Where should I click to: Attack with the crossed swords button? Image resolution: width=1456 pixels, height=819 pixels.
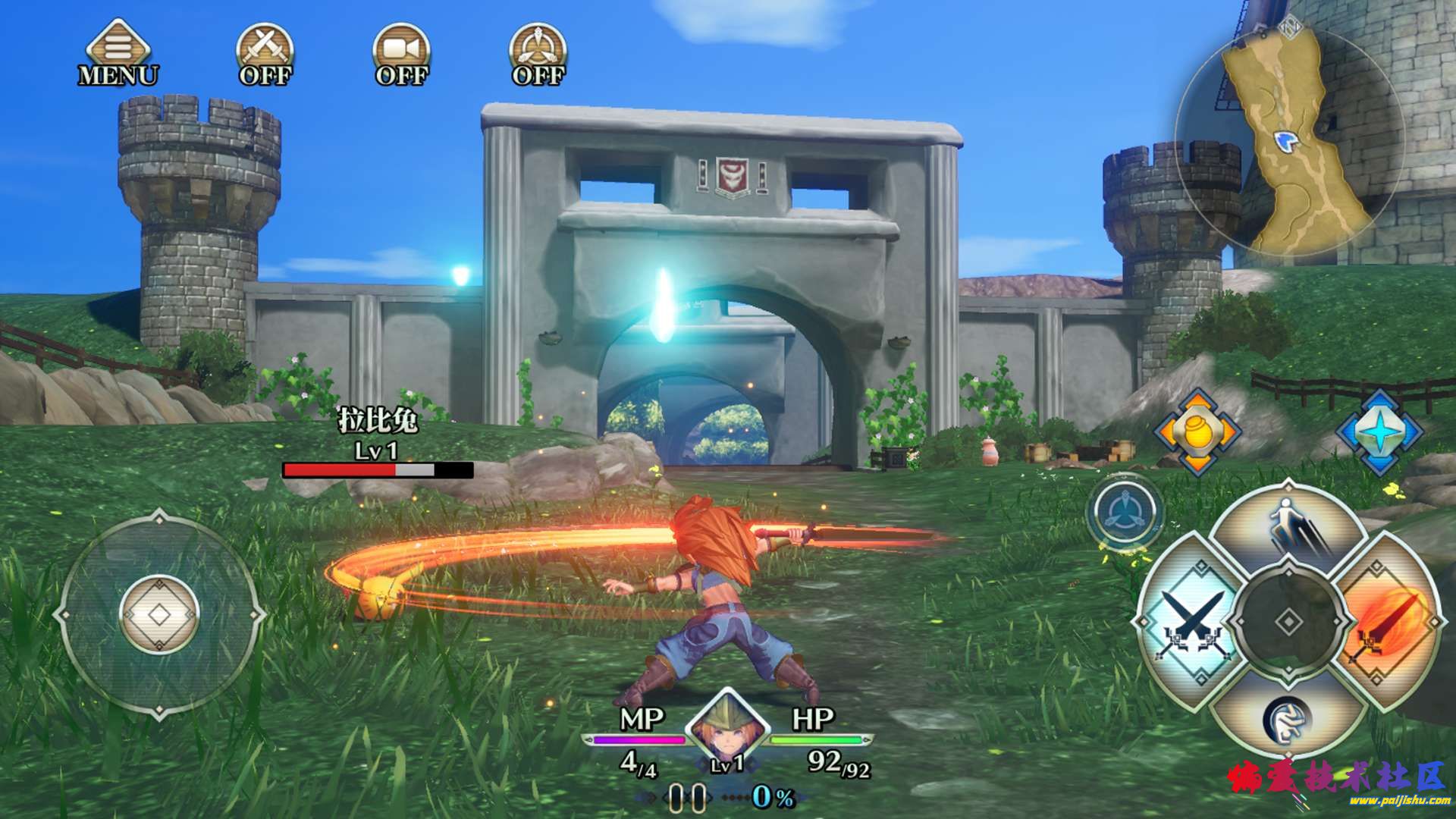[1192, 622]
